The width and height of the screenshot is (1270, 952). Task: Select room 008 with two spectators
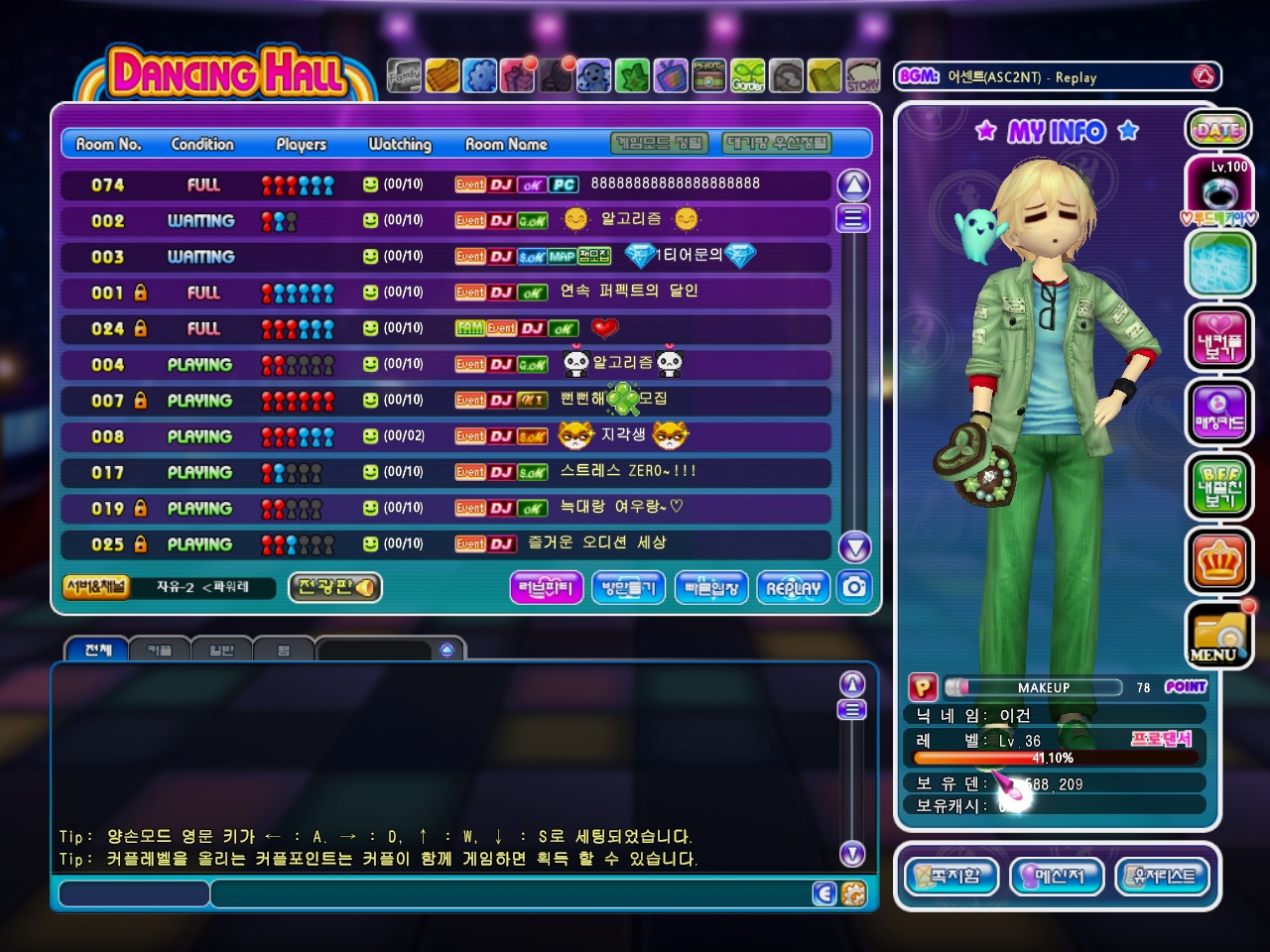[x=445, y=436]
